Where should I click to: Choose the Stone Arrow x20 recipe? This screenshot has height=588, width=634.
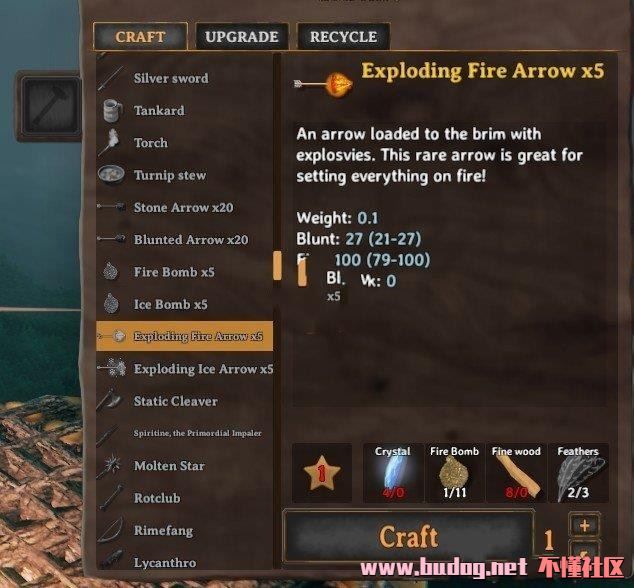(x=183, y=207)
